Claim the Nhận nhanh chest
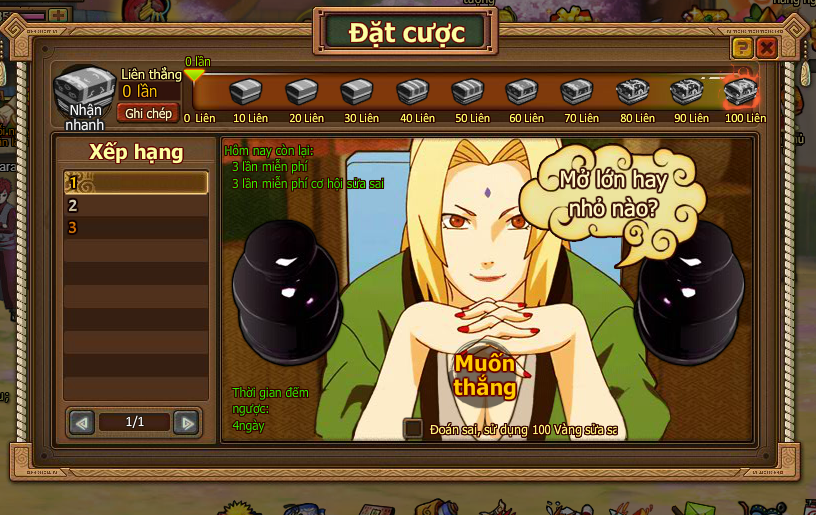Viewport: 816px width, 515px height. click(84, 92)
